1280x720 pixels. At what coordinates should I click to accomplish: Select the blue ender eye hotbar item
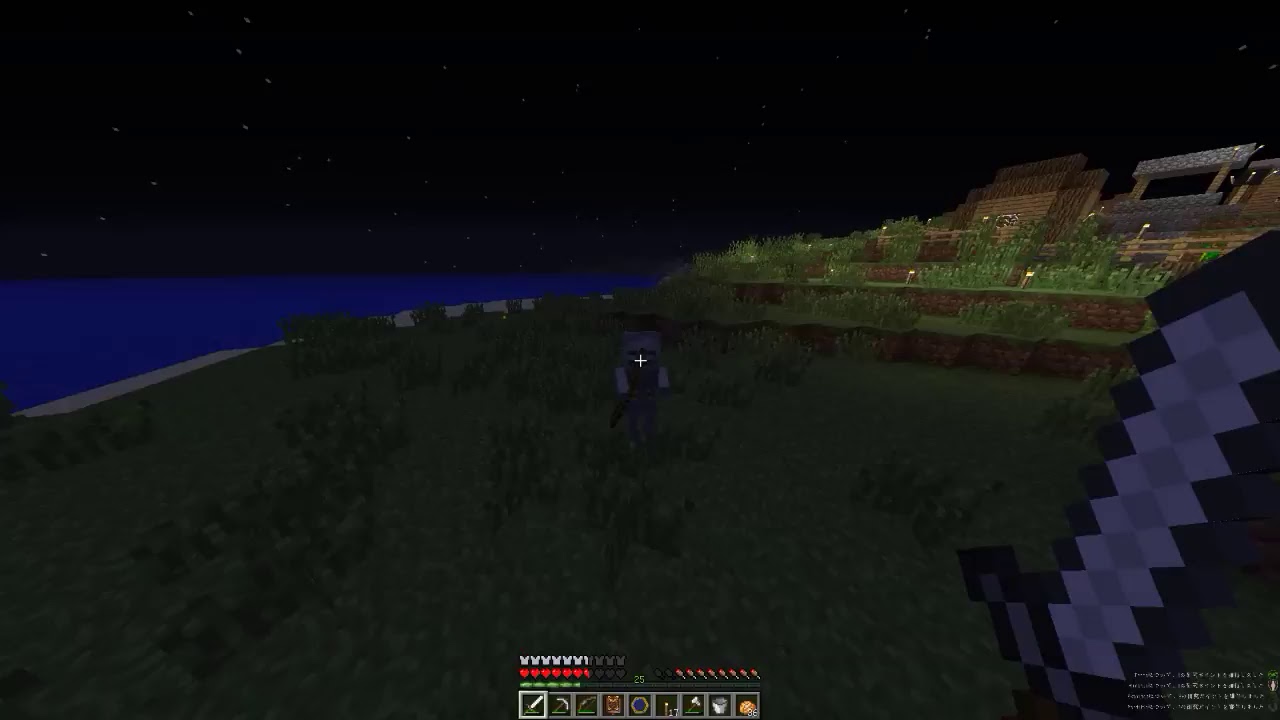(x=640, y=705)
